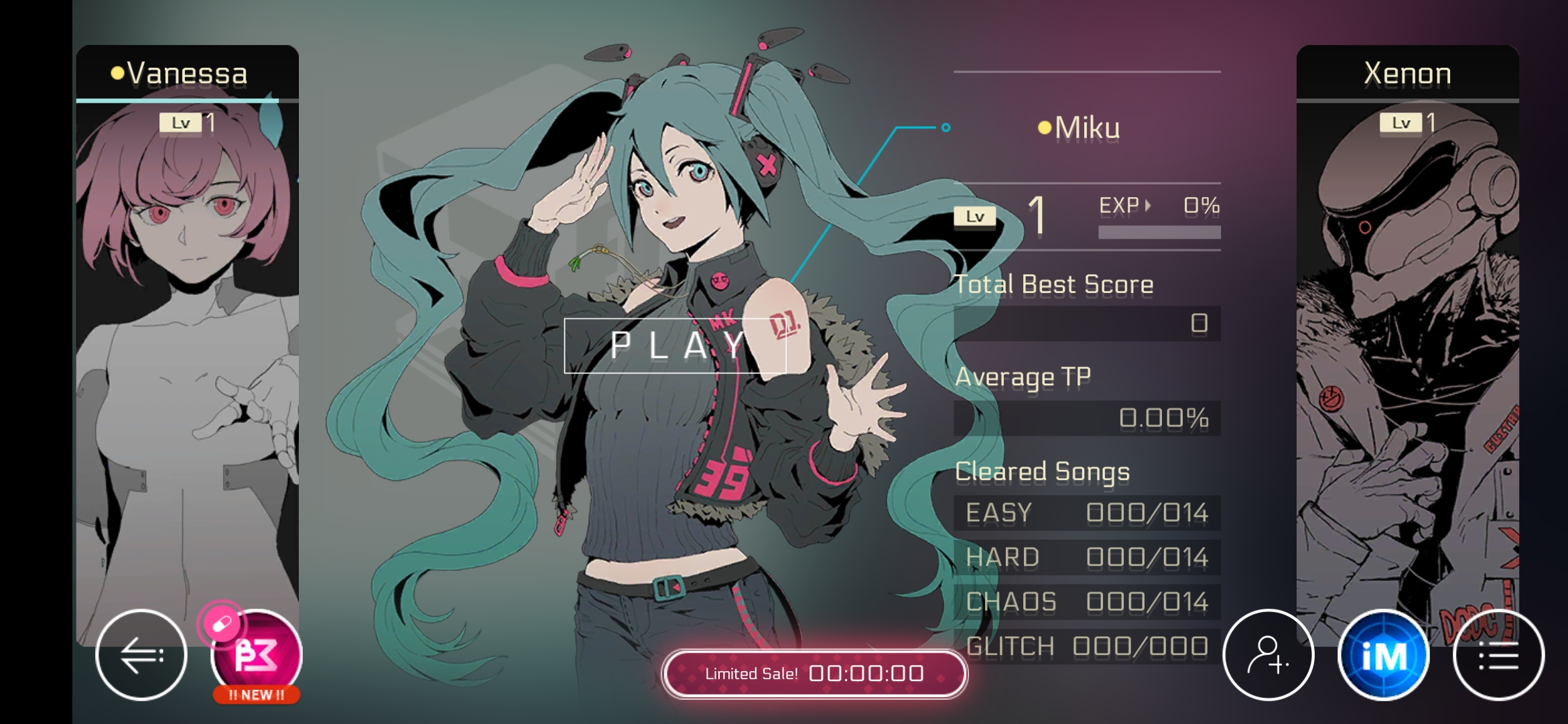Tap the Lv badge on Vanessa's card
1568x724 pixels.
[182, 123]
